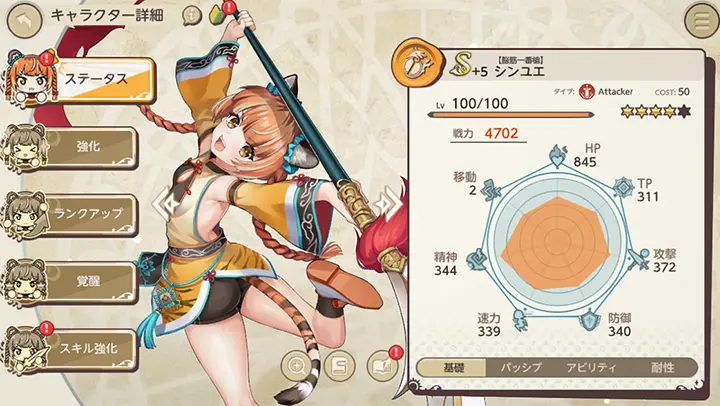
Task: Show the 耐性 resistance tab
Action: (x=661, y=367)
